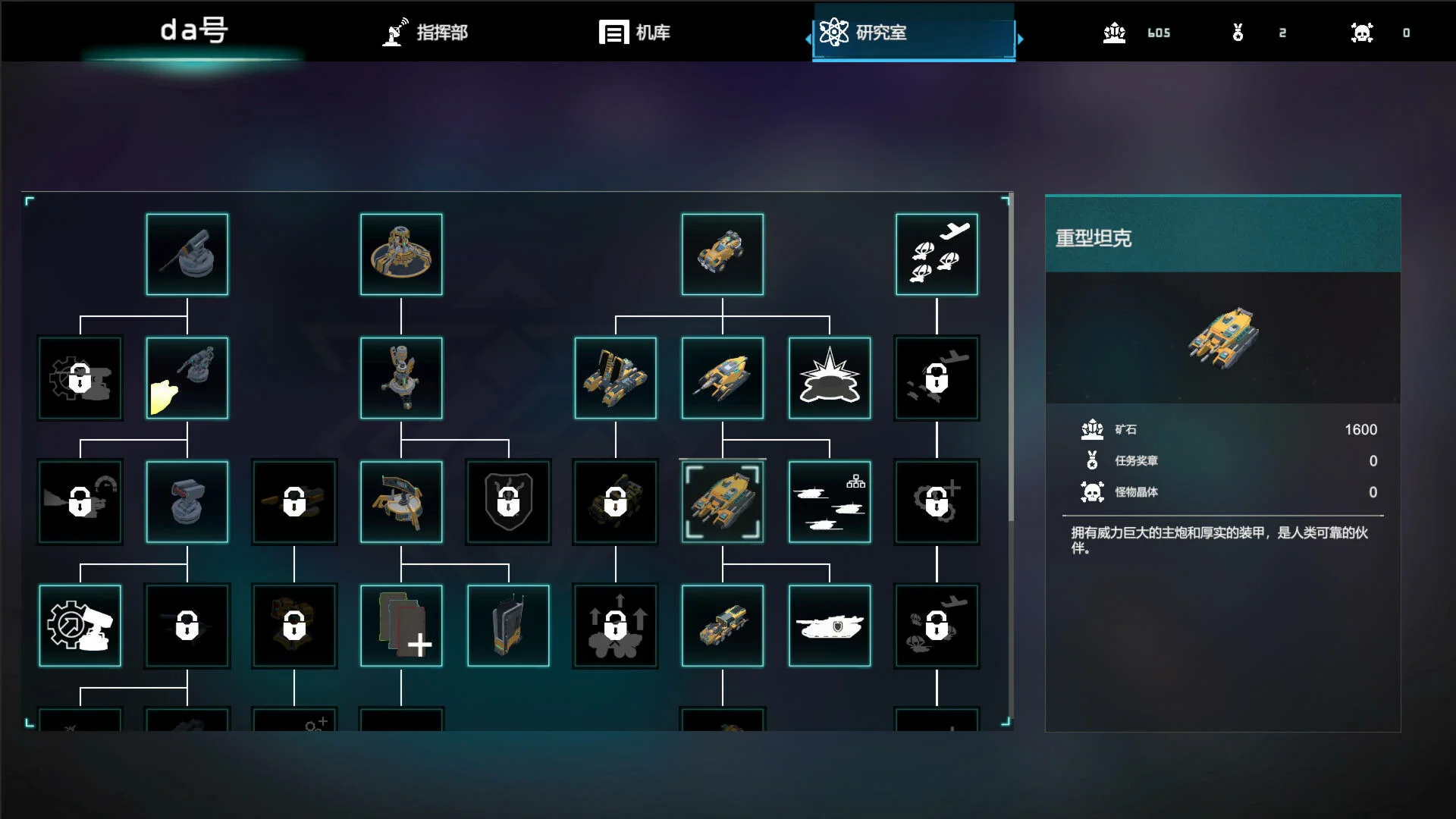
Task: Choose the explosion blast upgrade node
Action: [830, 378]
